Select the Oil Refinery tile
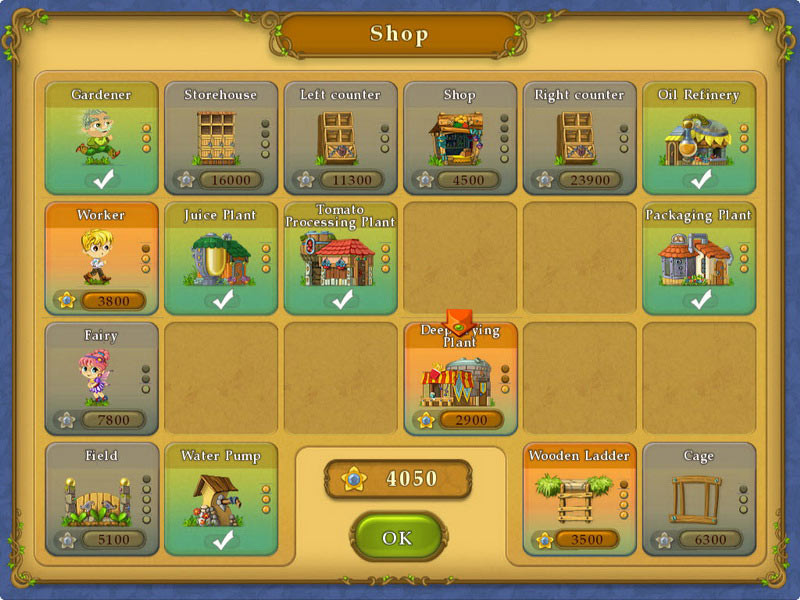The width and height of the screenshot is (800, 600). pyautogui.click(x=699, y=138)
